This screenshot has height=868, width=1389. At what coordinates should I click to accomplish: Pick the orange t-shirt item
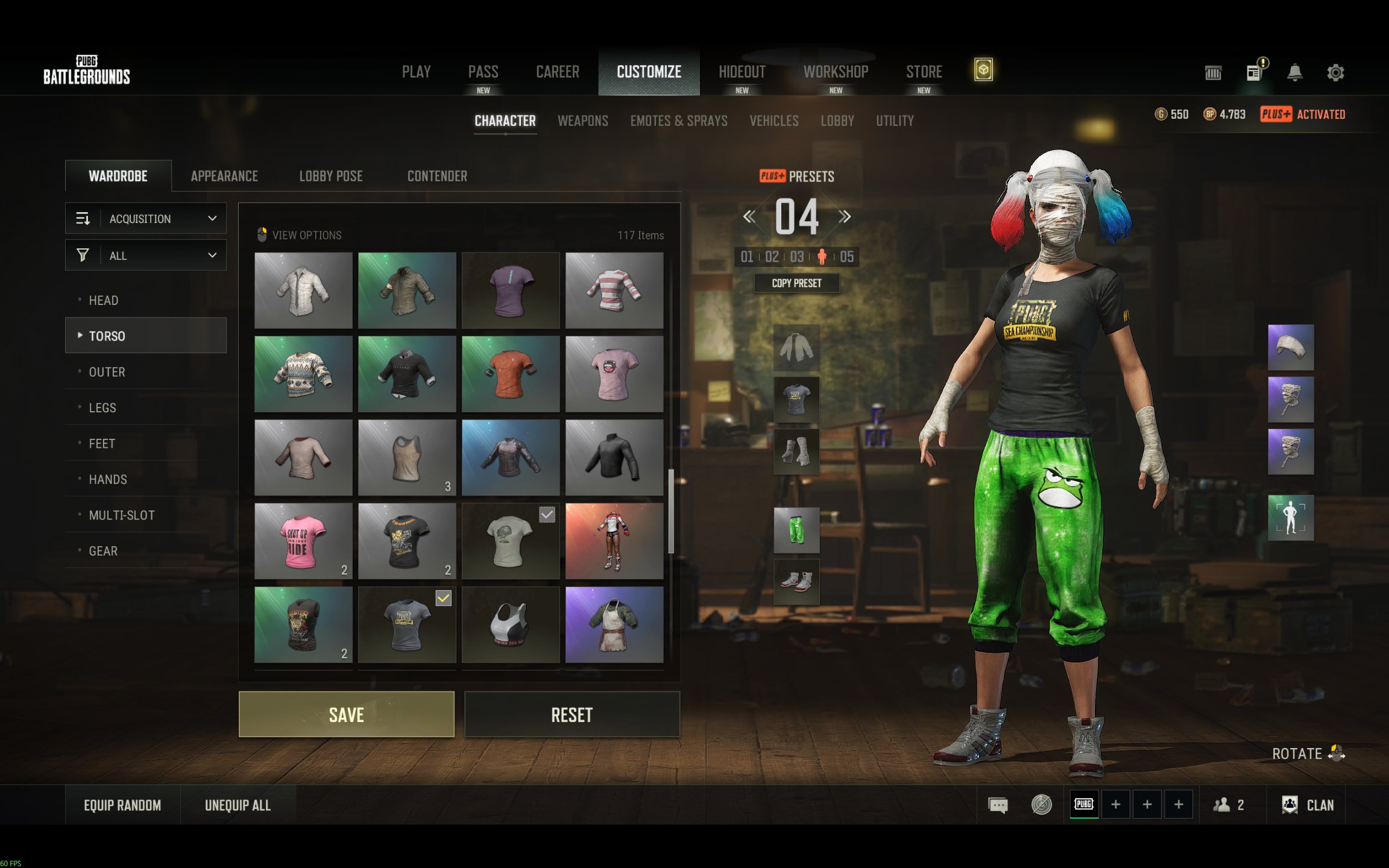coord(510,374)
